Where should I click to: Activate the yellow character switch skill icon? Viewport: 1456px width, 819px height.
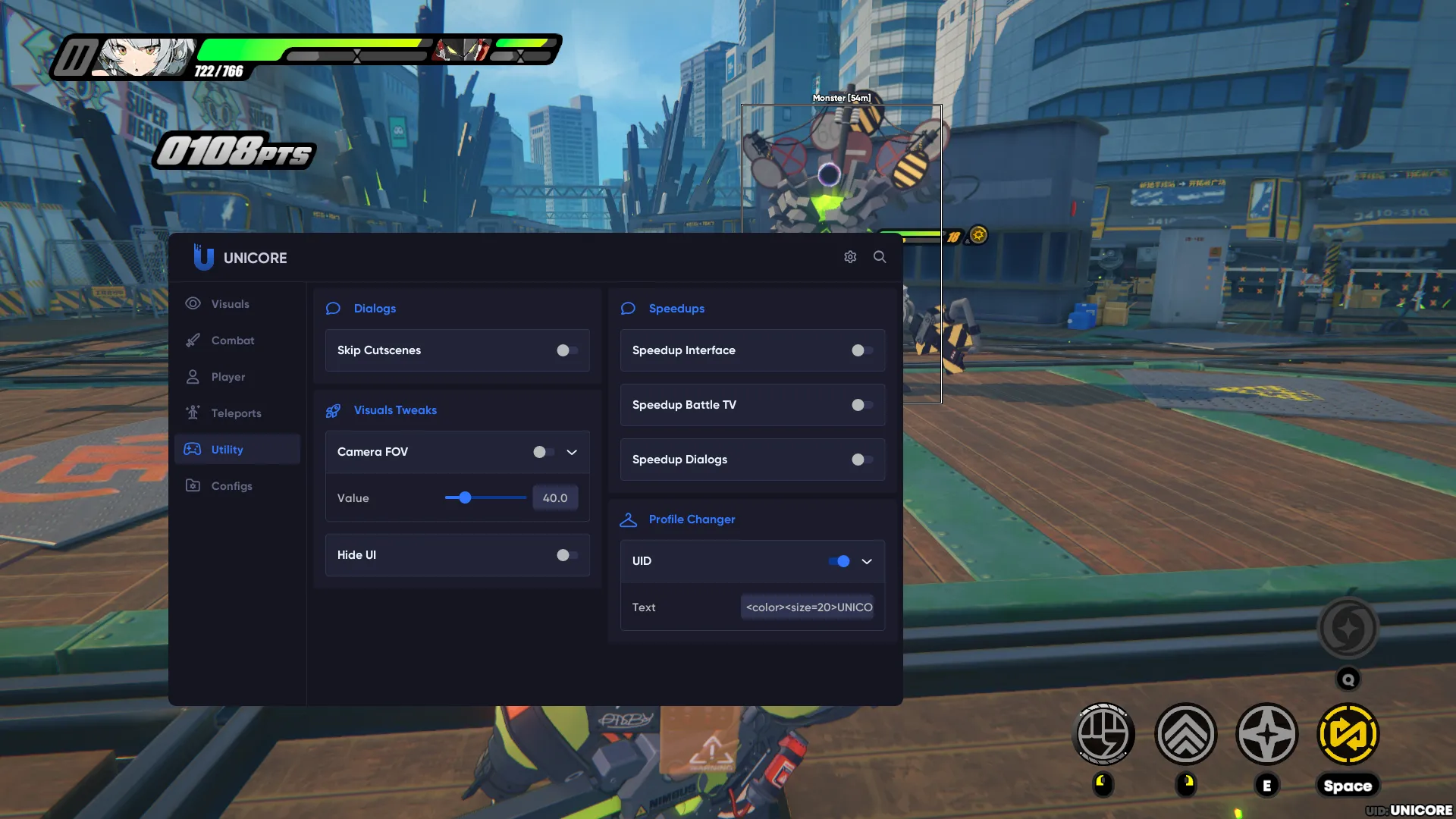coord(1348,734)
